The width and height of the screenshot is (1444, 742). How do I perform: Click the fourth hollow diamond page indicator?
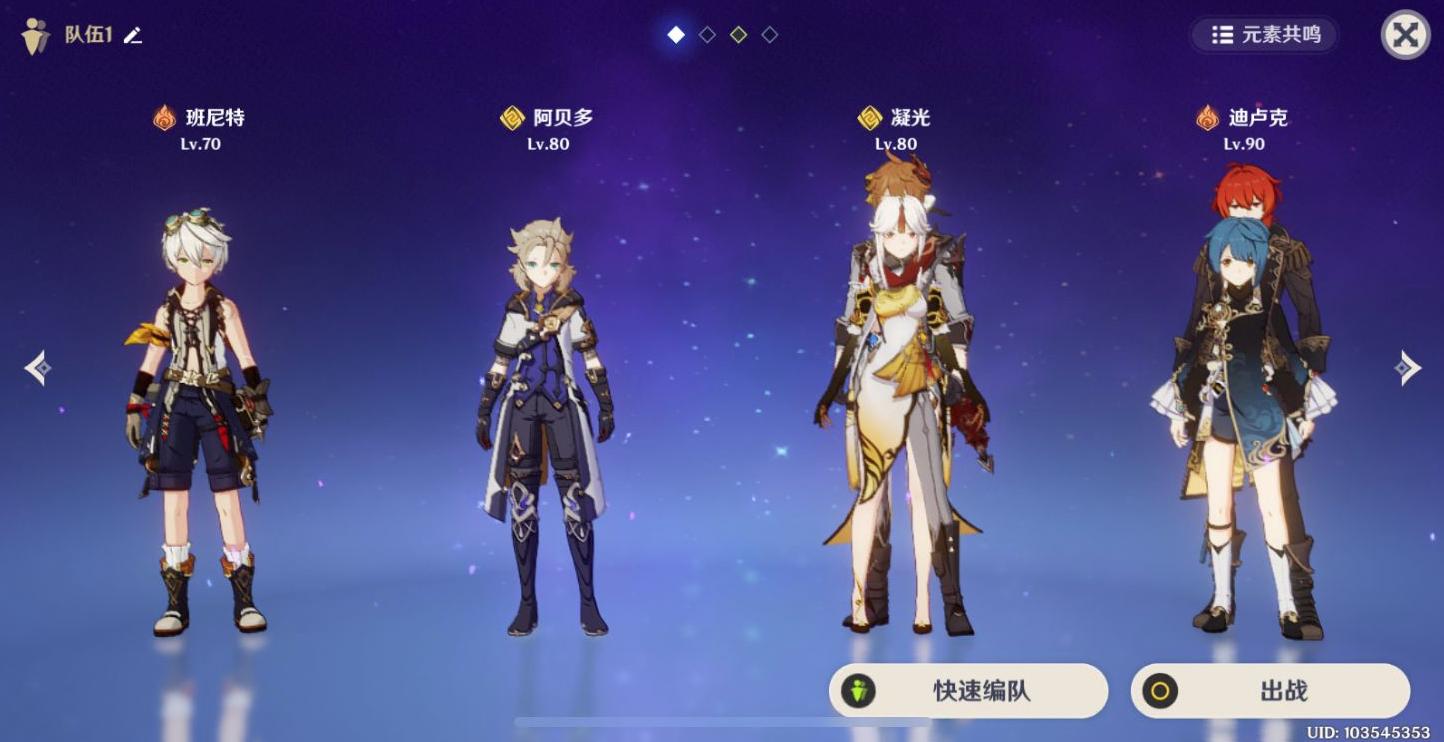771,34
